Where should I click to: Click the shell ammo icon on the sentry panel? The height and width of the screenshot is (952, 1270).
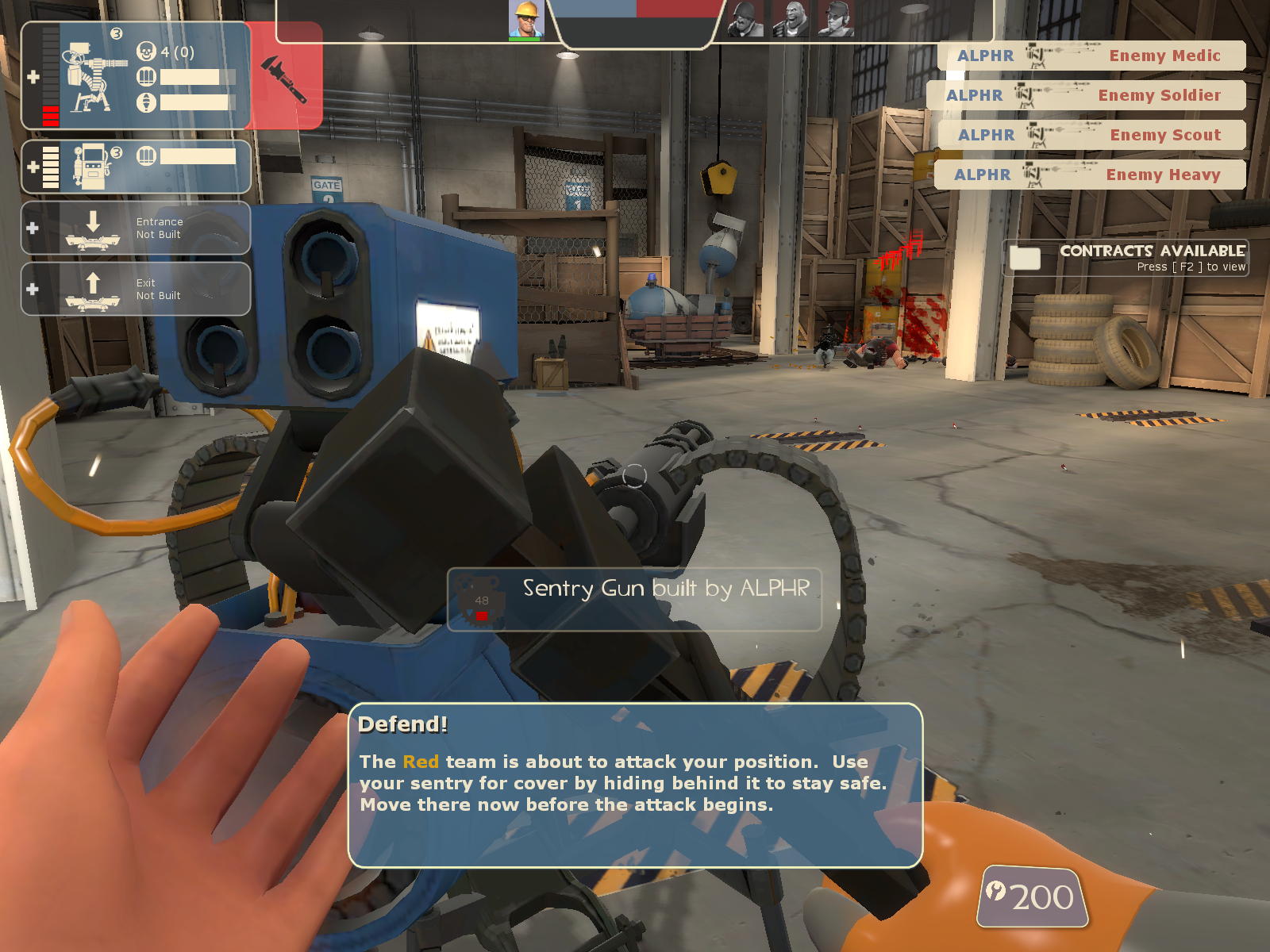tap(145, 77)
